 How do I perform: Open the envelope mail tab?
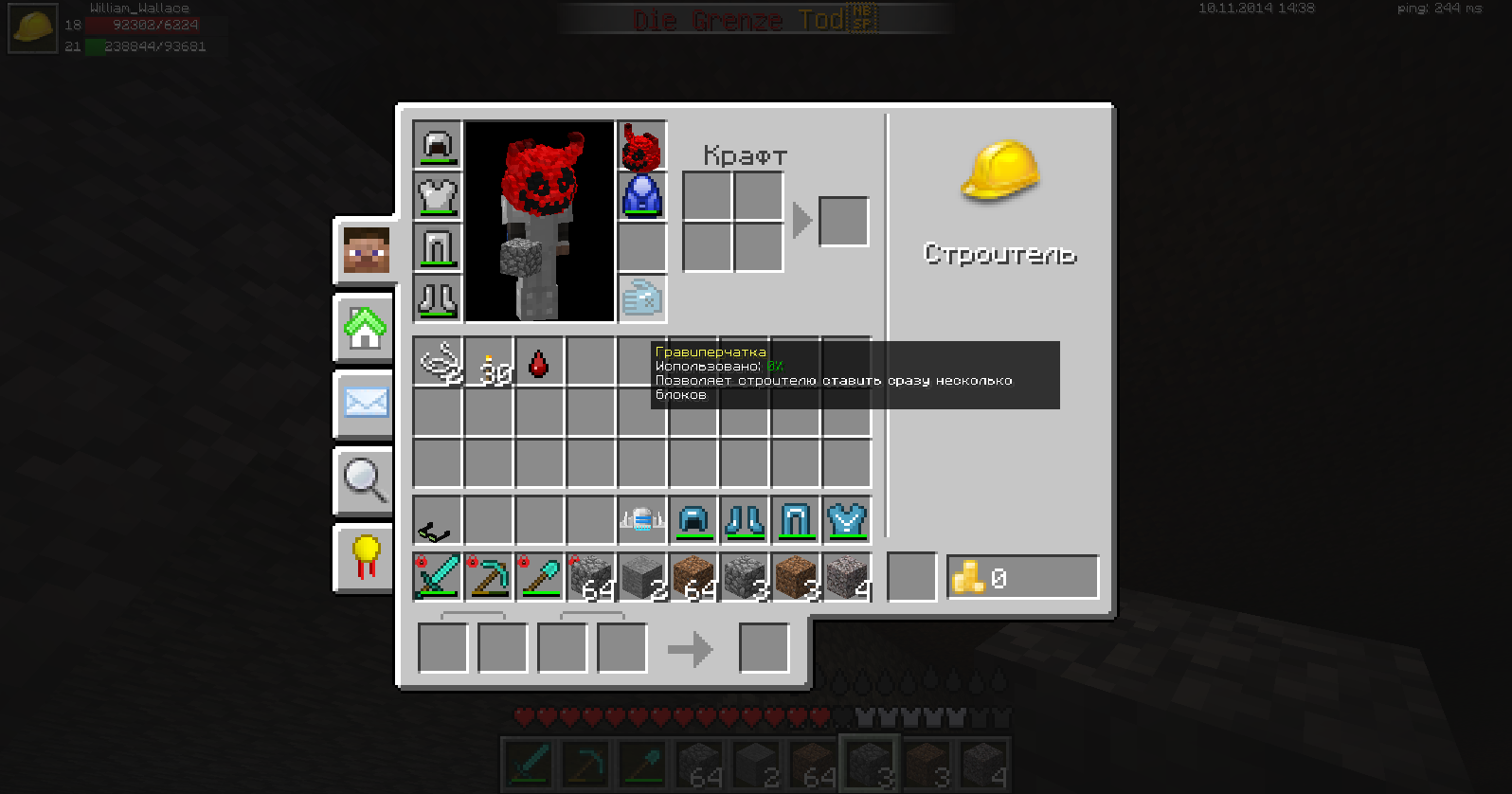[x=366, y=404]
